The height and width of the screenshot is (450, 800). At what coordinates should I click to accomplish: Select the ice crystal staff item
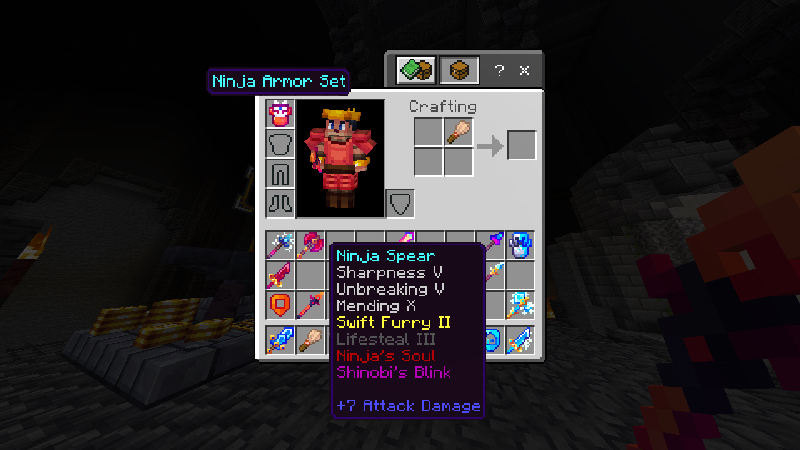[x=520, y=305]
